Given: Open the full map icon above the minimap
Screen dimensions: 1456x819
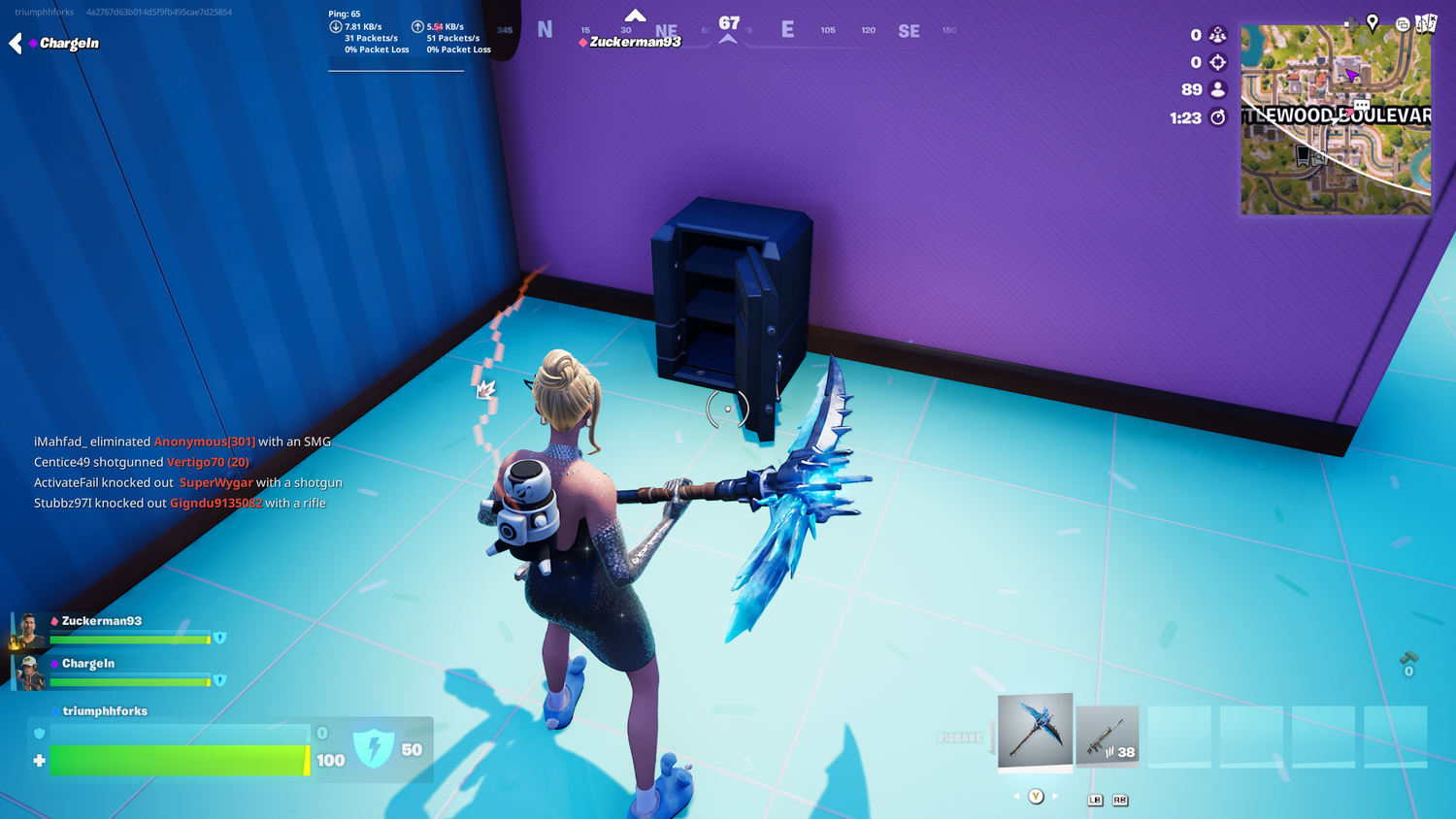Looking at the screenshot, I should [1426, 22].
